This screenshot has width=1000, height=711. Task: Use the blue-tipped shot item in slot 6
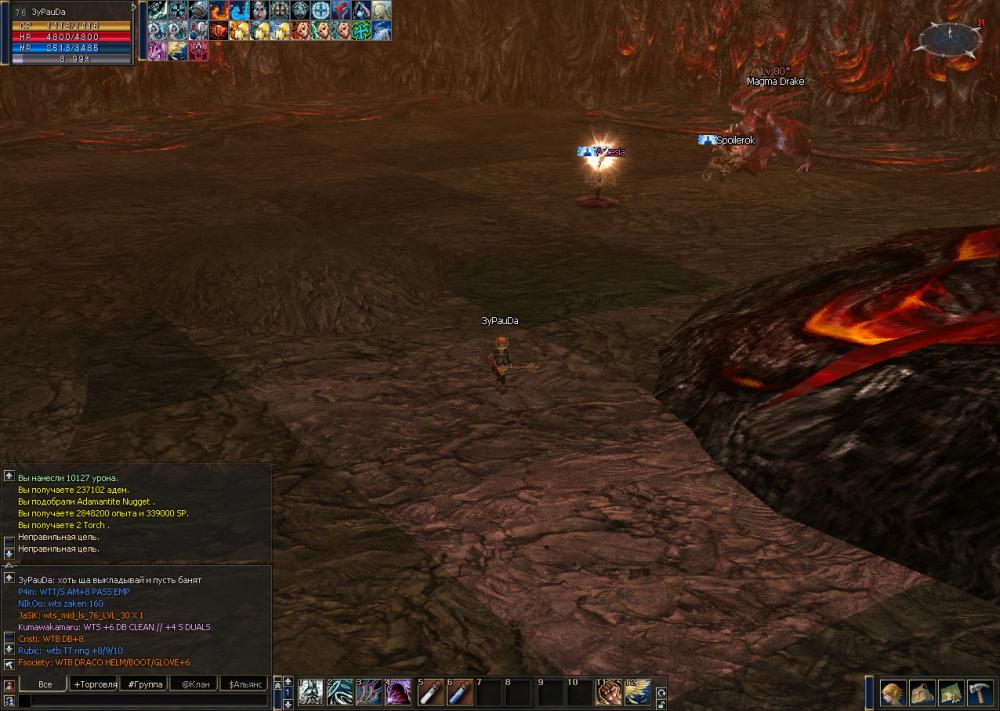(460, 692)
